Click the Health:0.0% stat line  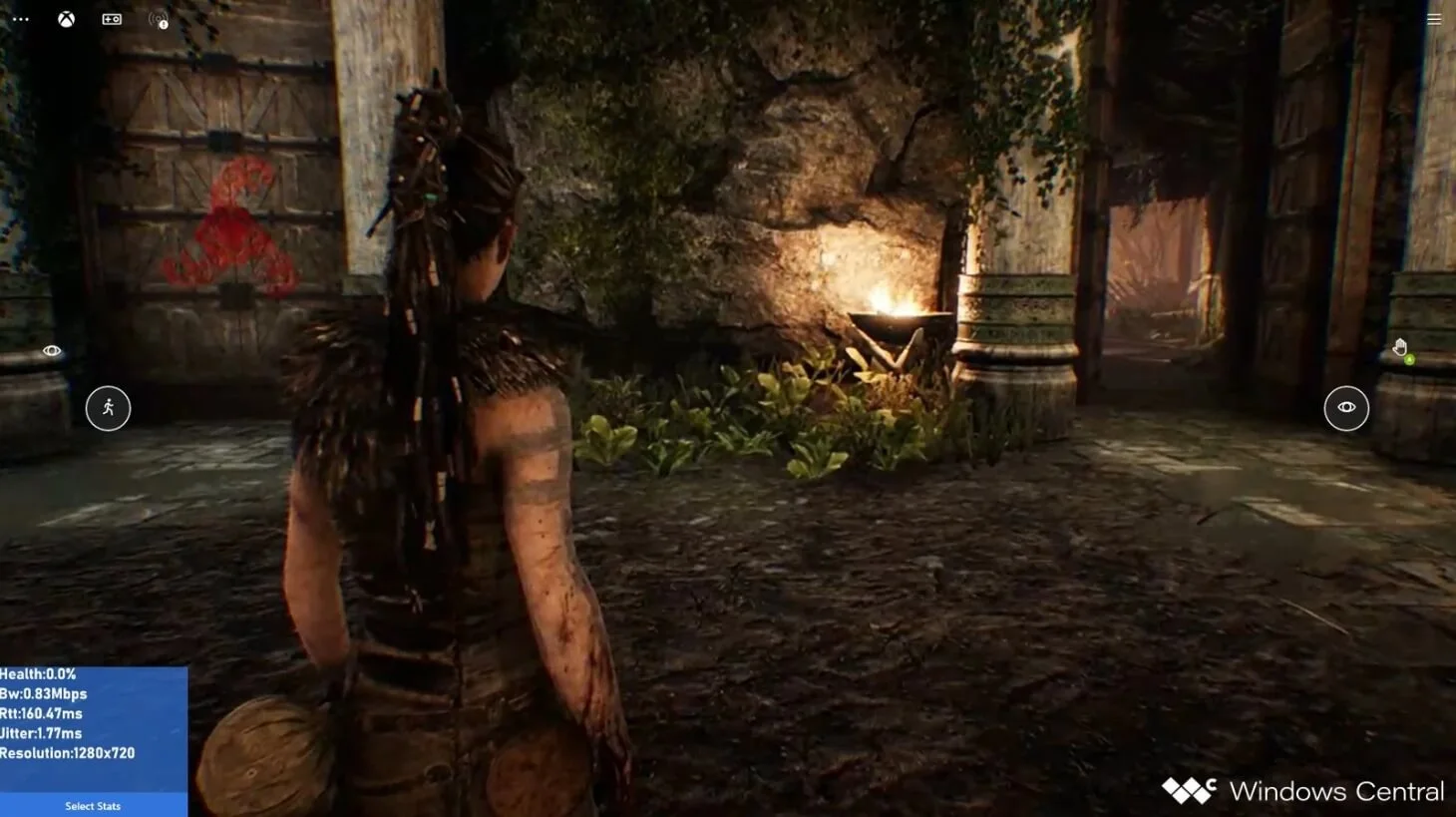pos(40,673)
